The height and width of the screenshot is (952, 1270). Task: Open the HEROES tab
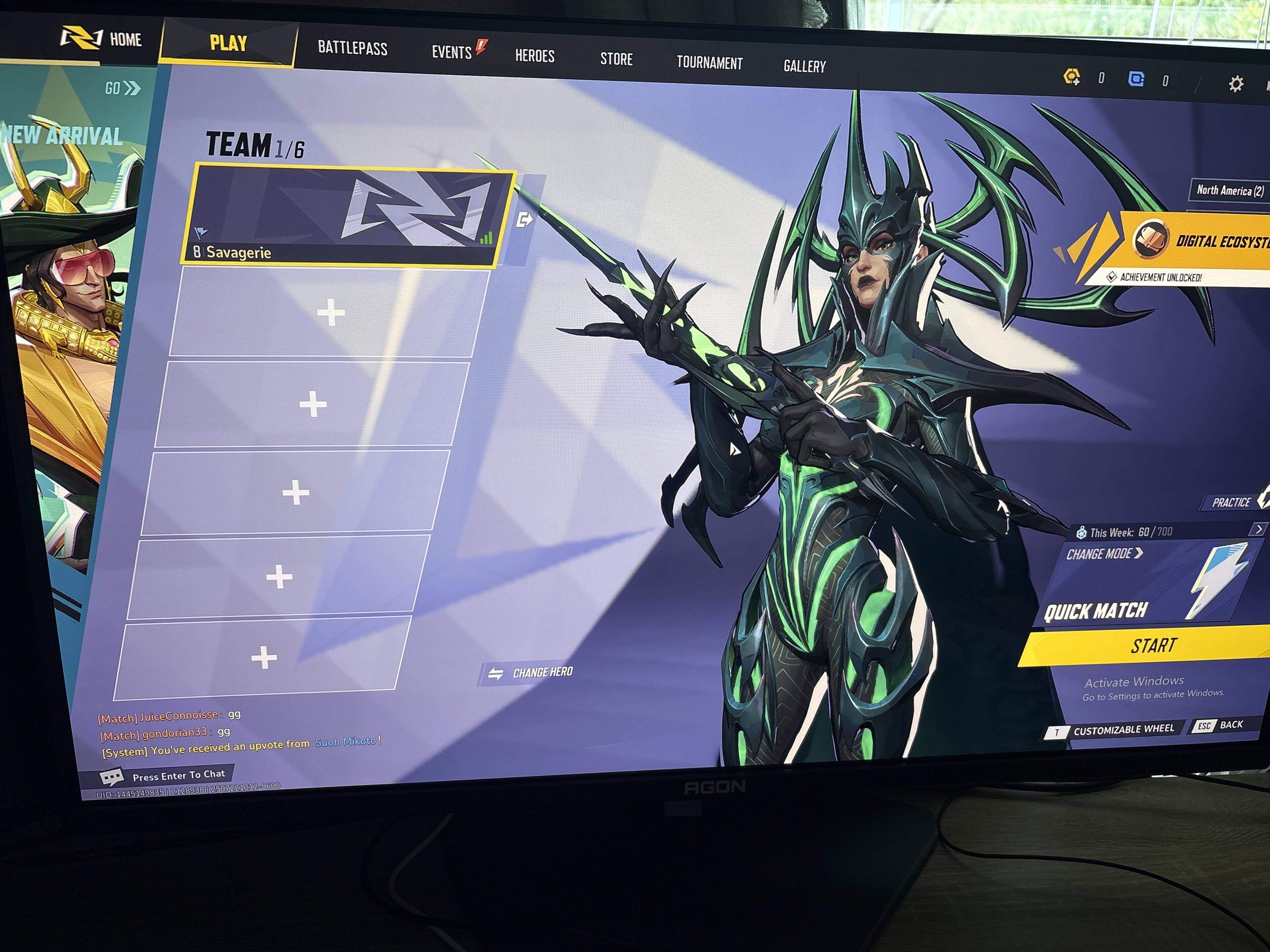tap(534, 56)
